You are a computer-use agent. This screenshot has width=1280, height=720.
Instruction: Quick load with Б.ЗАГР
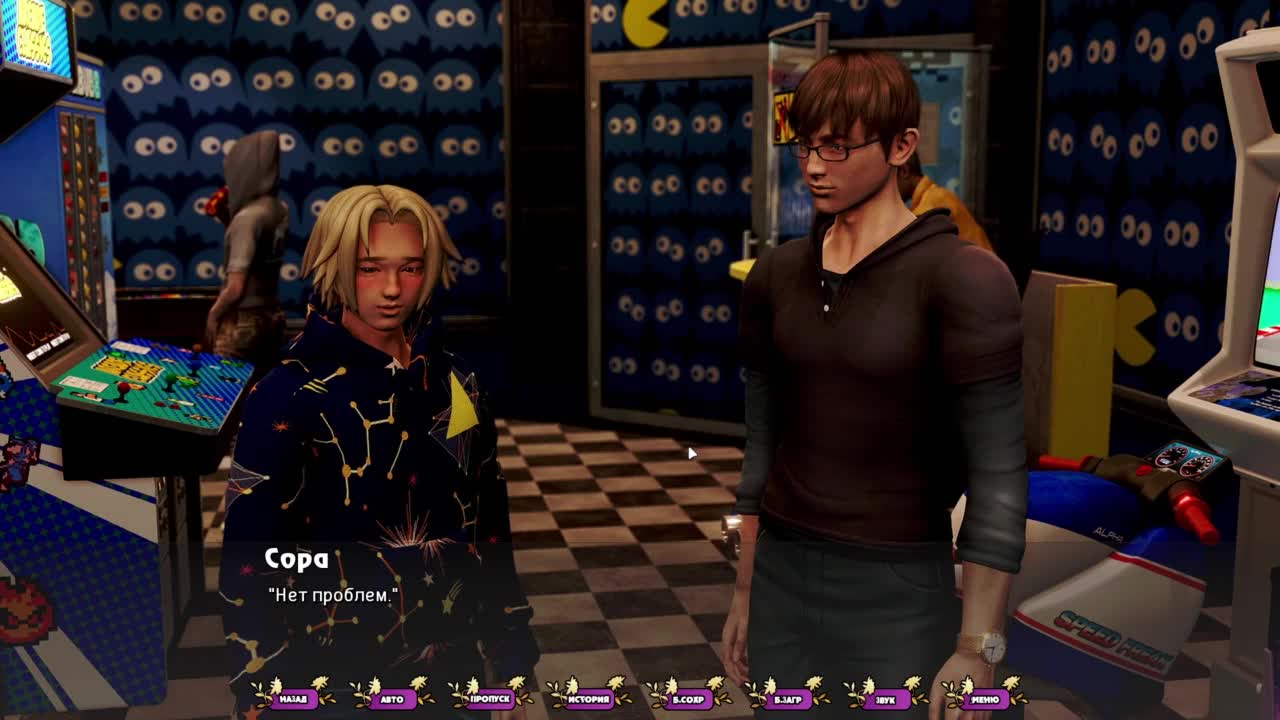787,699
